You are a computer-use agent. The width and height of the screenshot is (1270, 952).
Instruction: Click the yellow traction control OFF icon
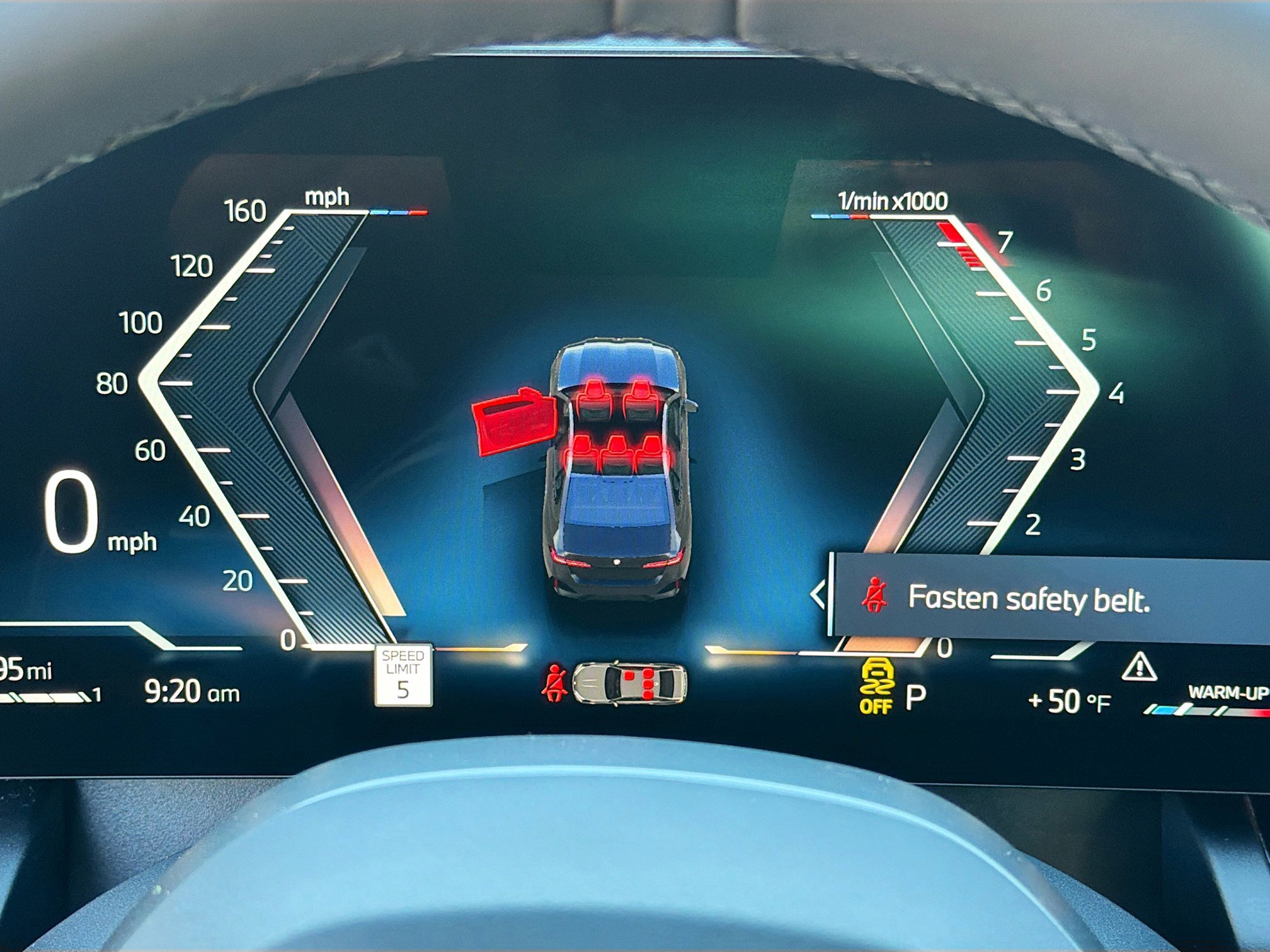pyautogui.click(x=877, y=686)
